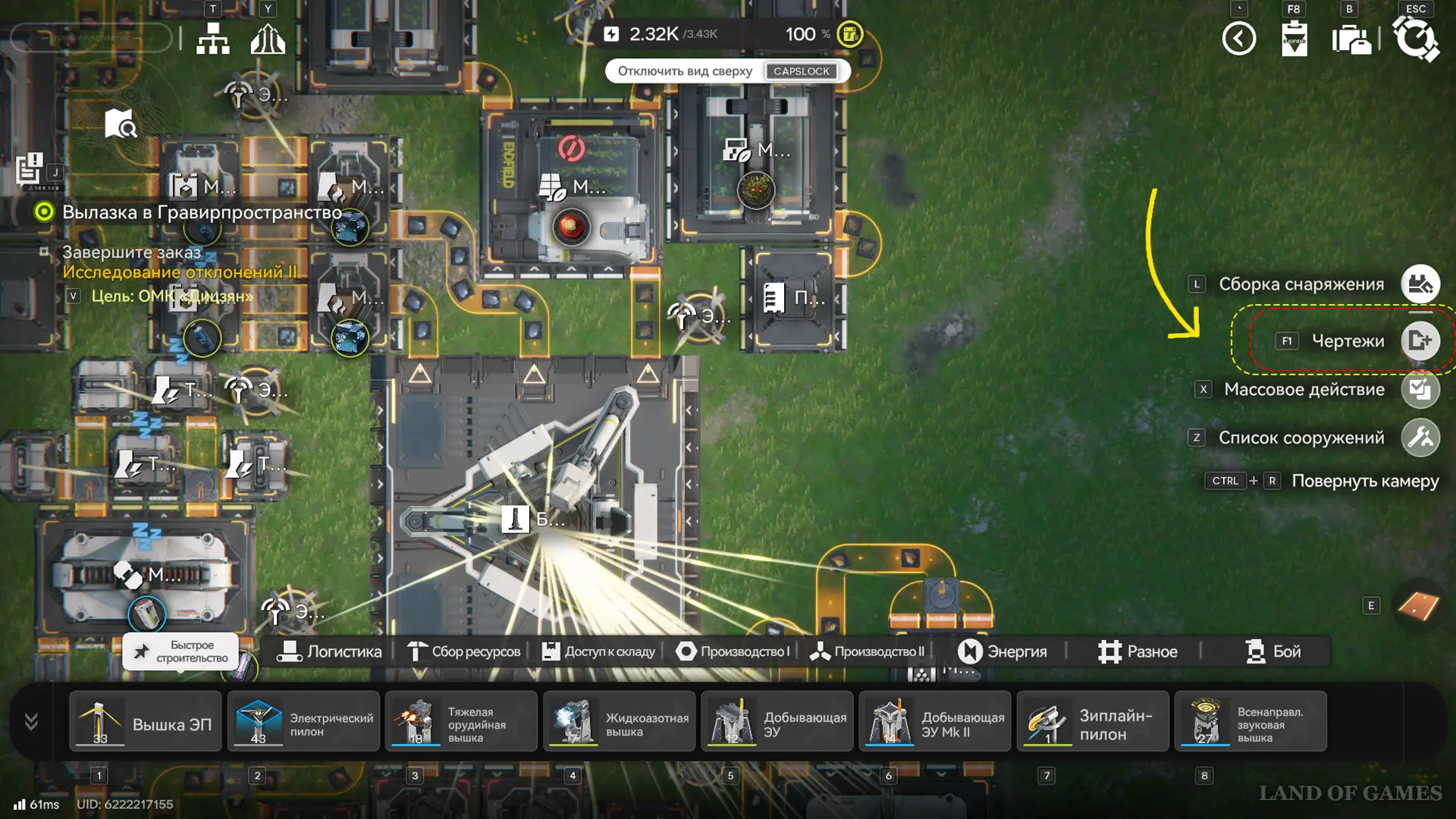This screenshot has height=819, width=1456.
Task: Open Список сооружений structure list
Action: coord(1420,438)
